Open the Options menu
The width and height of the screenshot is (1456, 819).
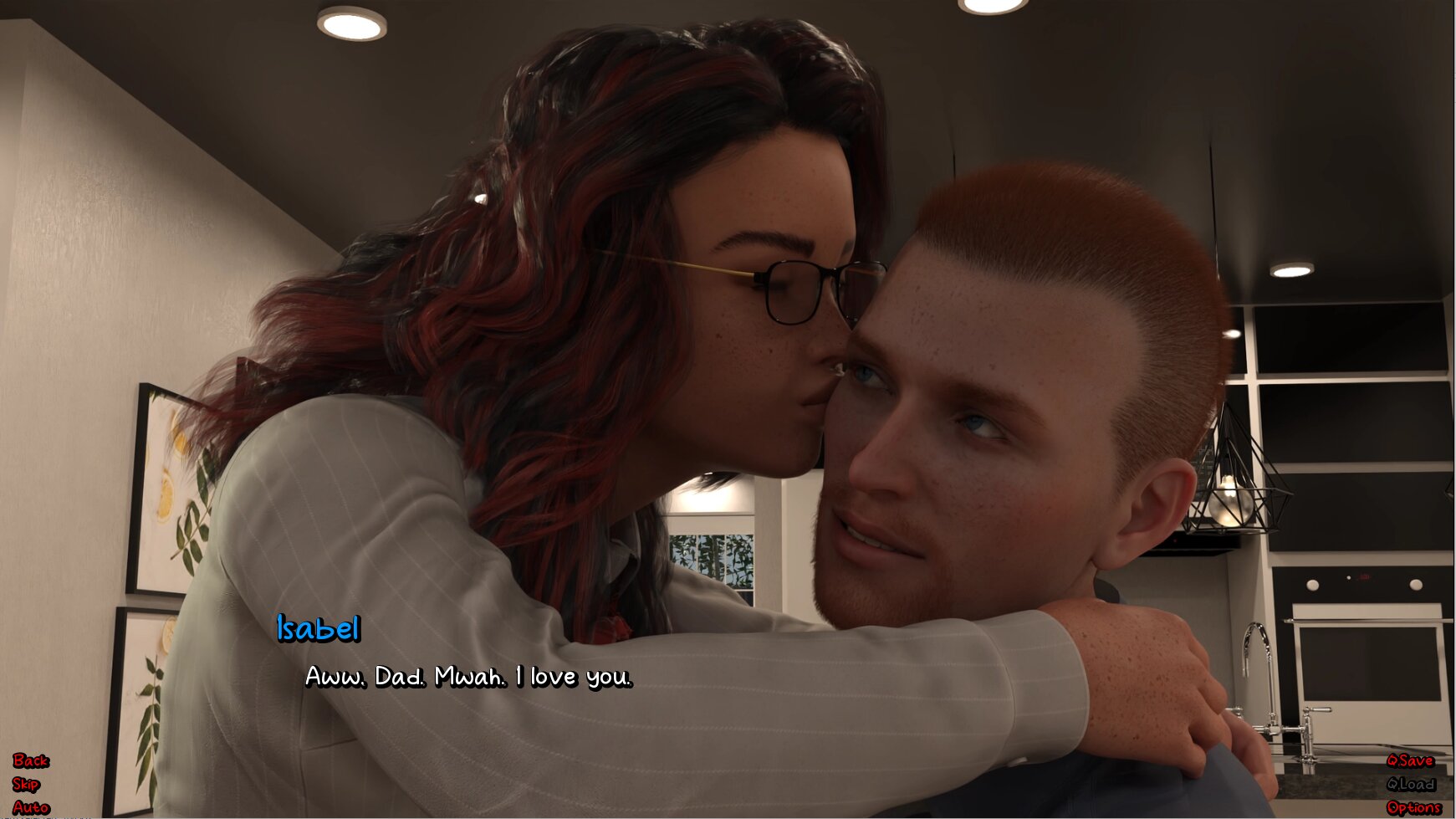pyautogui.click(x=1413, y=807)
